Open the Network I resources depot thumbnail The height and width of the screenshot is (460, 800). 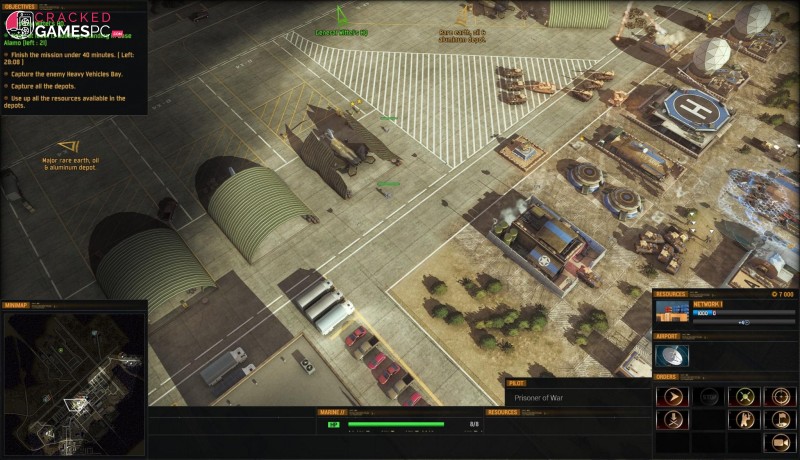point(671,314)
